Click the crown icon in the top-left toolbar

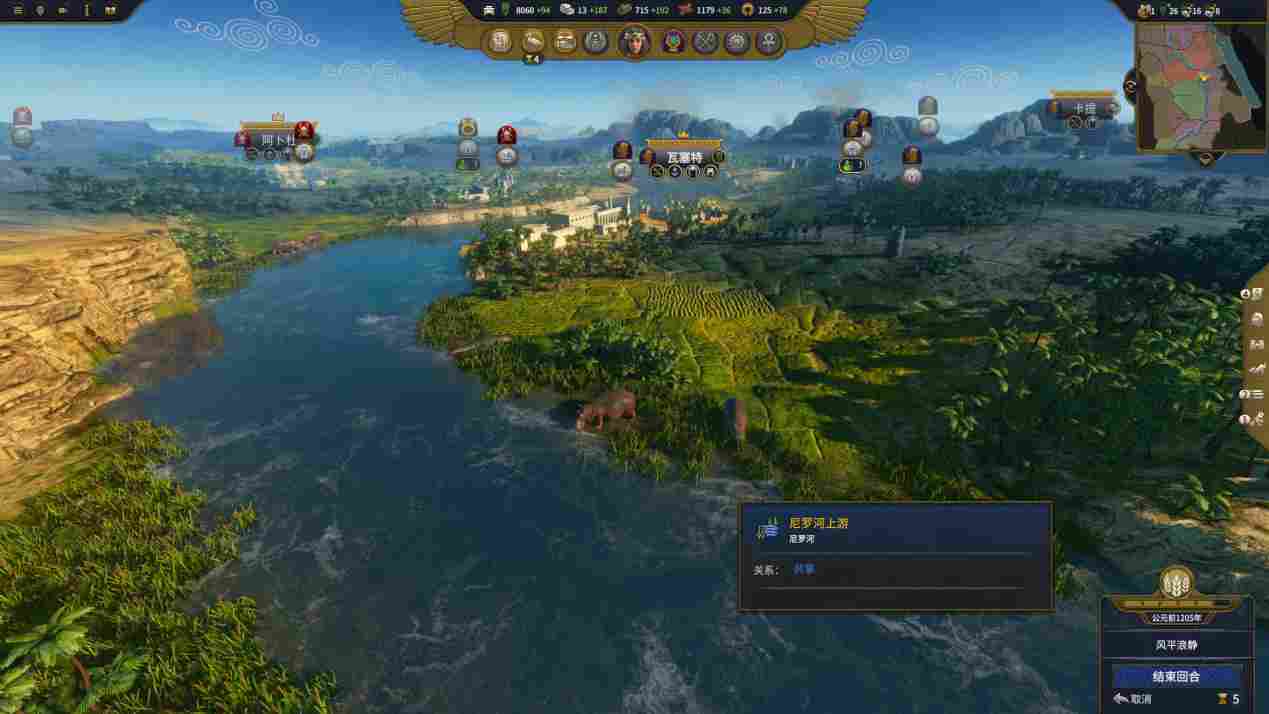(x=110, y=10)
